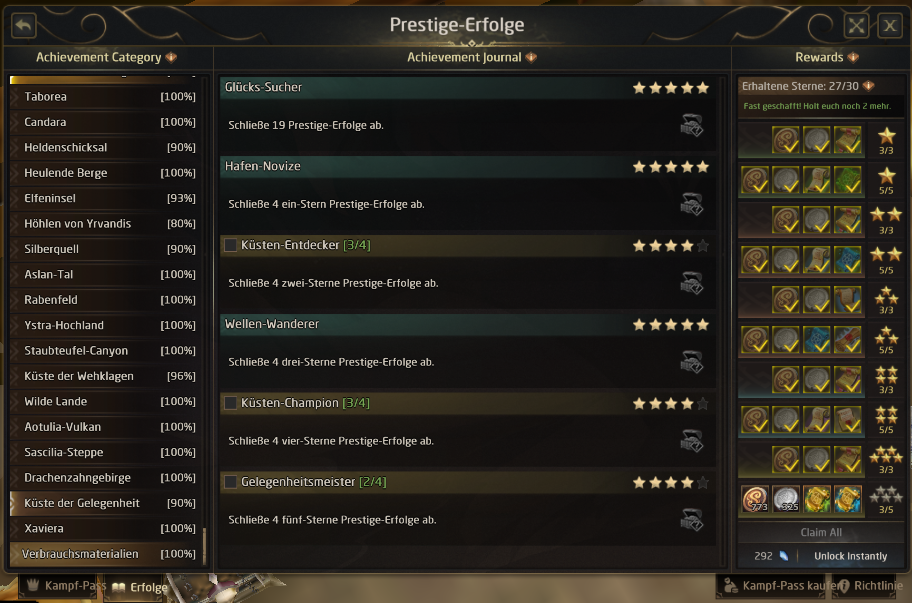Tick the Küsten-Champion tracking checkbox
912x603 pixels.
231,403
